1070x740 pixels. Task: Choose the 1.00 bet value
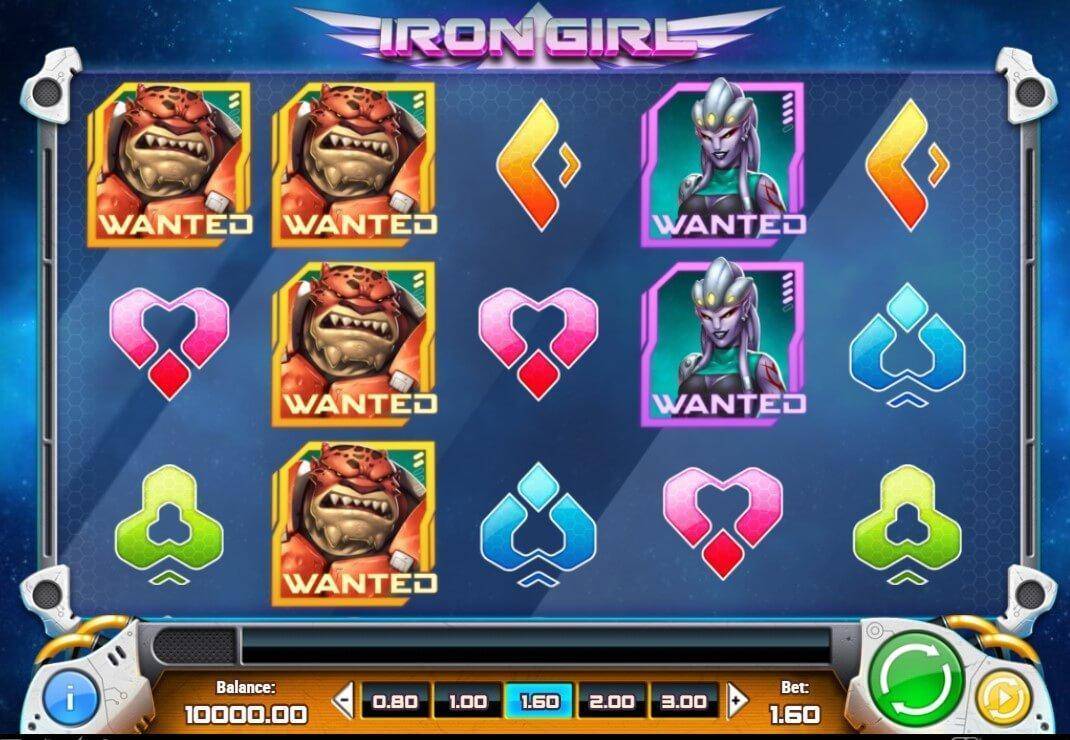(x=467, y=701)
